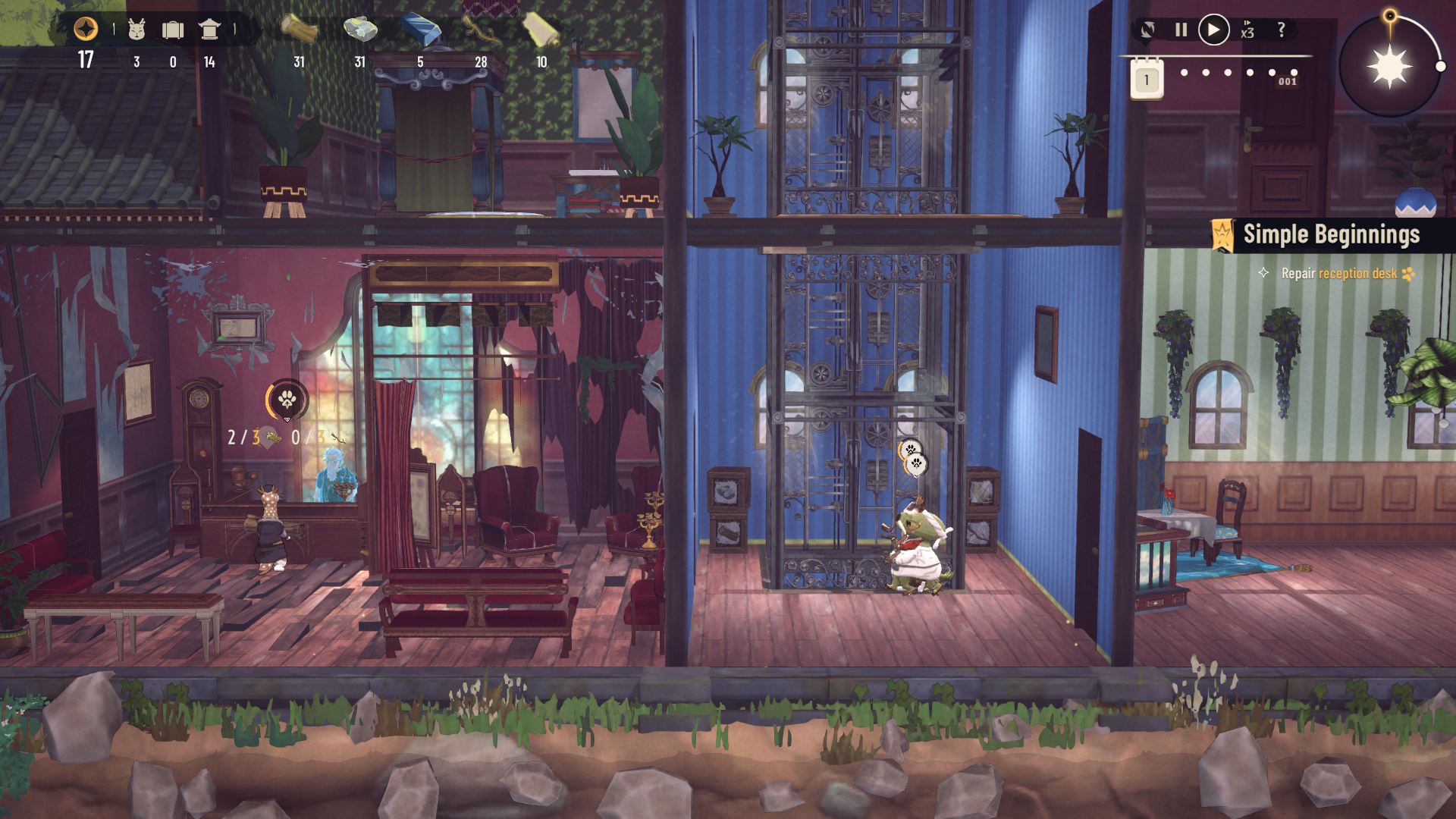Open the Simple Beginnings quest tracker
Image resolution: width=1456 pixels, height=819 pixels.
pos(1331,235)
